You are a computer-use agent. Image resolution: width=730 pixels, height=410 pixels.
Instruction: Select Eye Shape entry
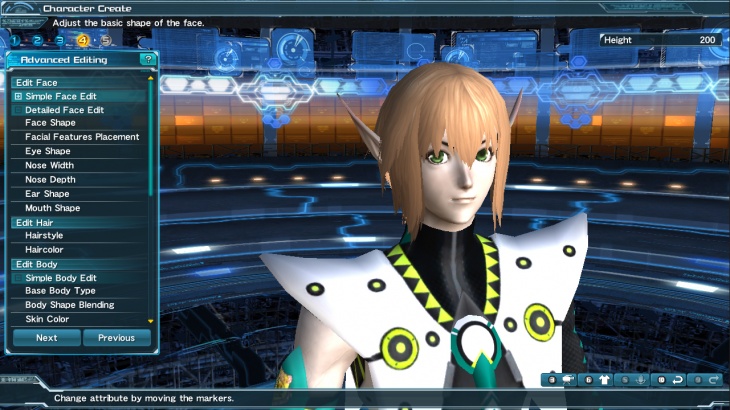tap(47, 151)
